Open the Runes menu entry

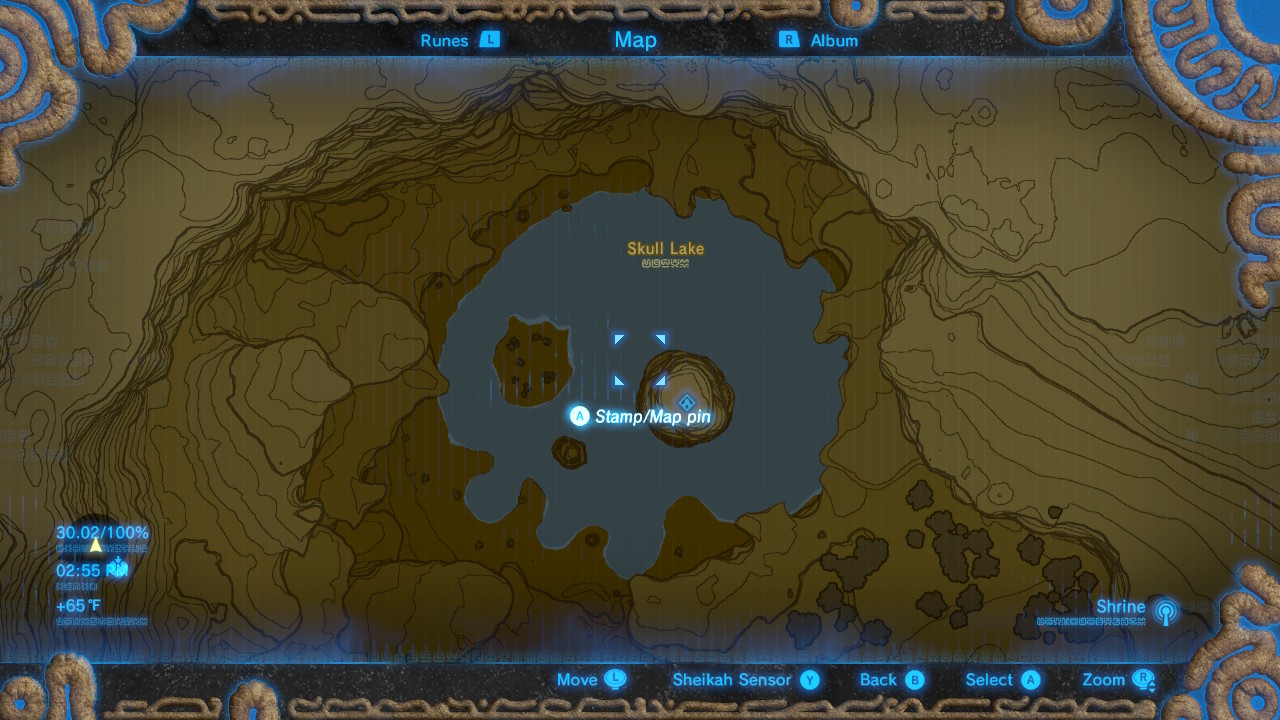(447, 40)
